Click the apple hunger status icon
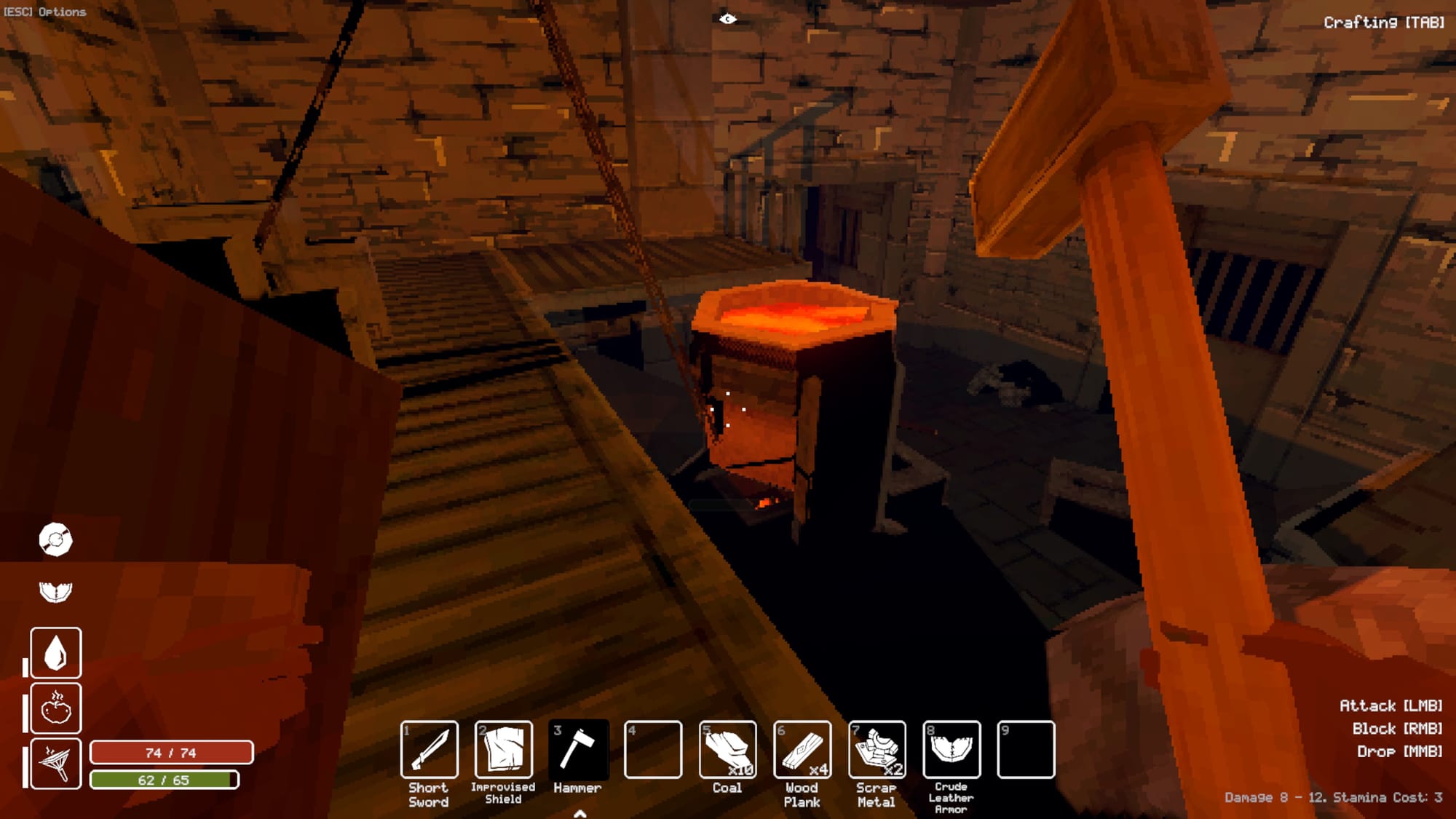1456x819 pixels. [x=56, y=708]
